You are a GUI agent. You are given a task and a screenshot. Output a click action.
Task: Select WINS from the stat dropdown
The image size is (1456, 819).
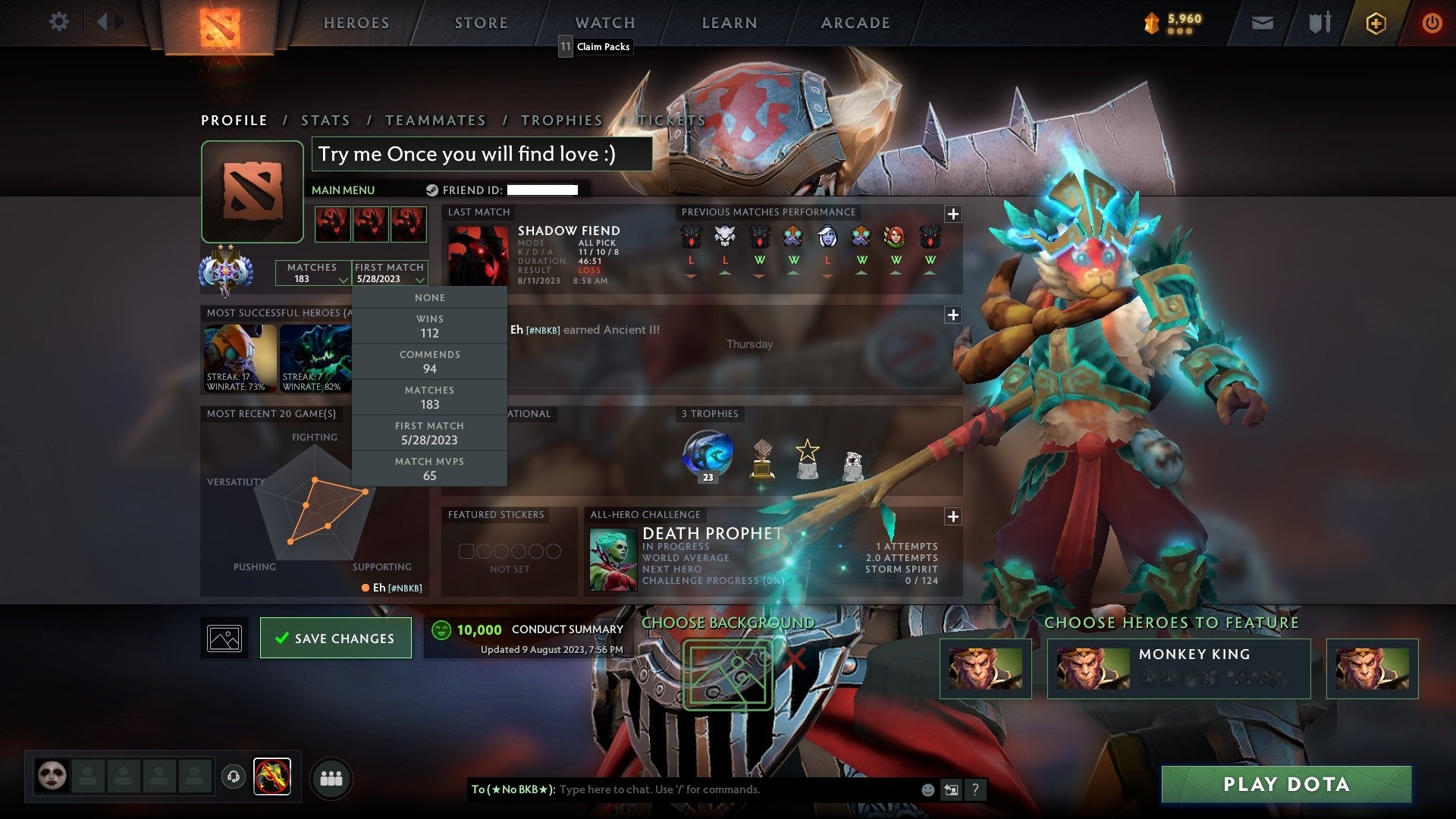tap(429, 326)
